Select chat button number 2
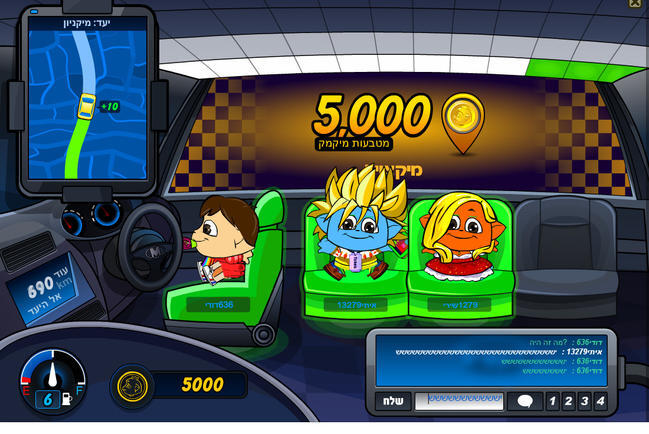 tap(568, 401)
